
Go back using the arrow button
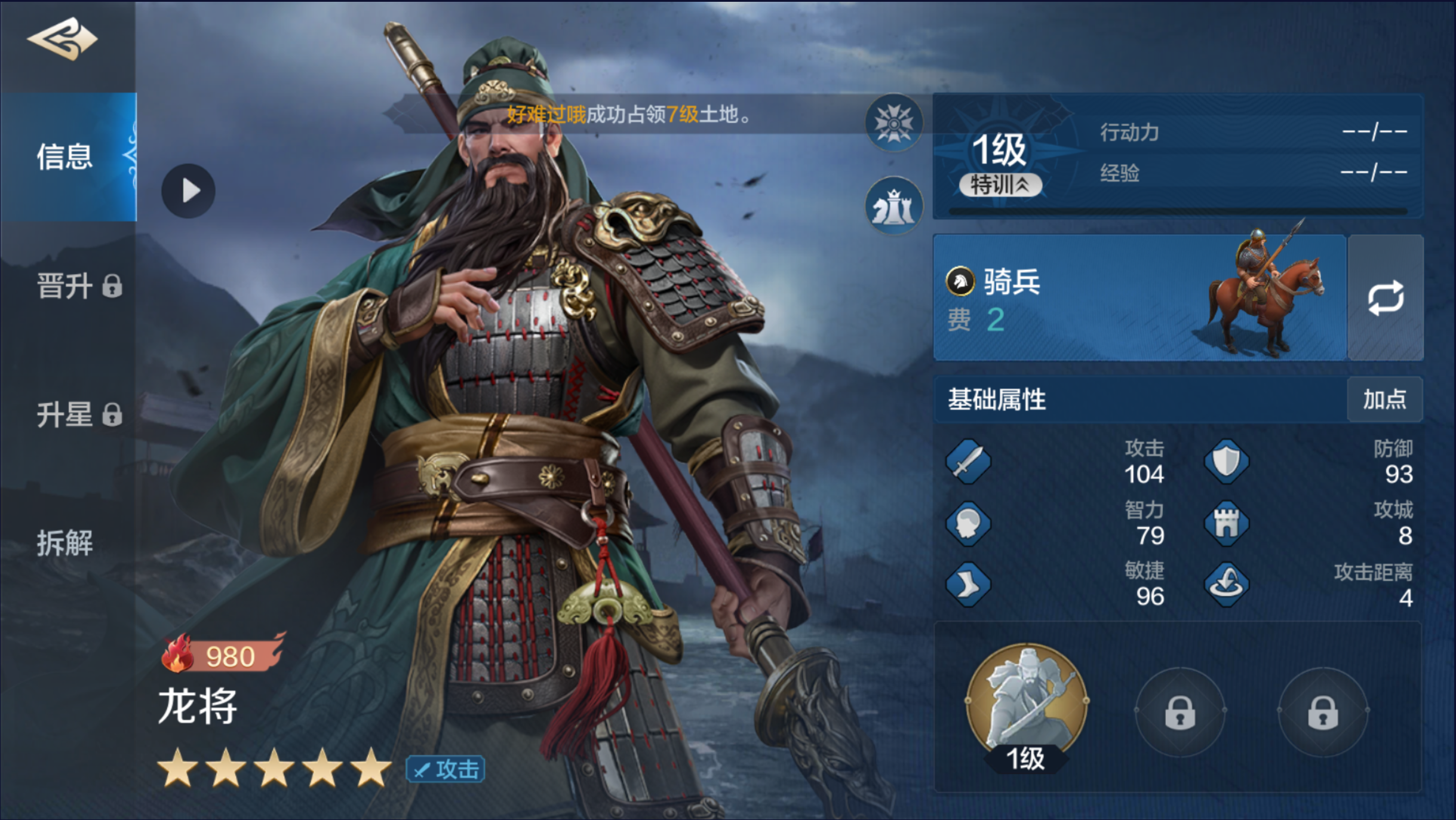pos(62,39)
